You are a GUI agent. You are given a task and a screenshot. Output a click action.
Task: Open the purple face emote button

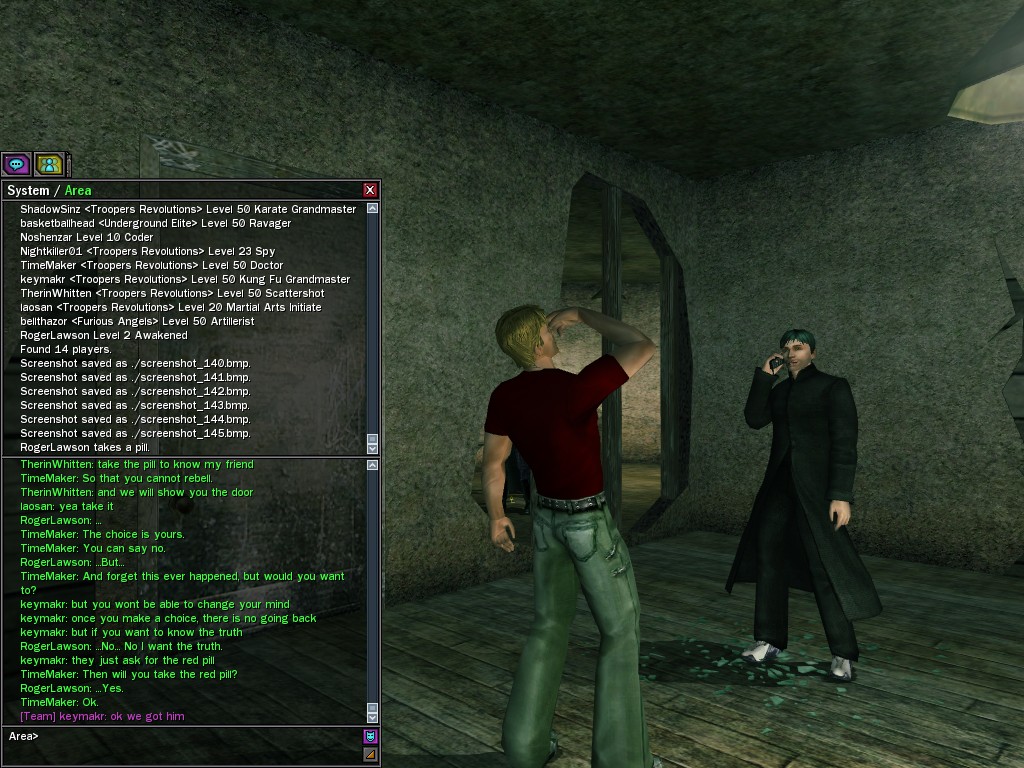point(370,736)
